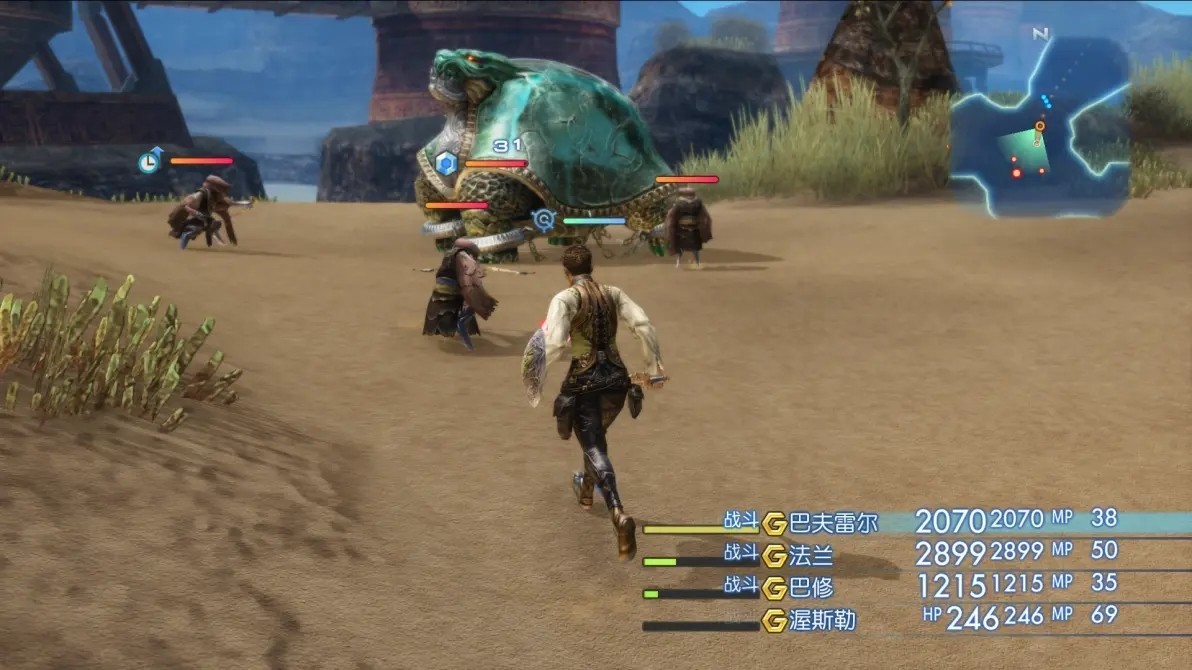Select the blue hexagon status icon
This screenshot has height=670, width=1192.
446,163
